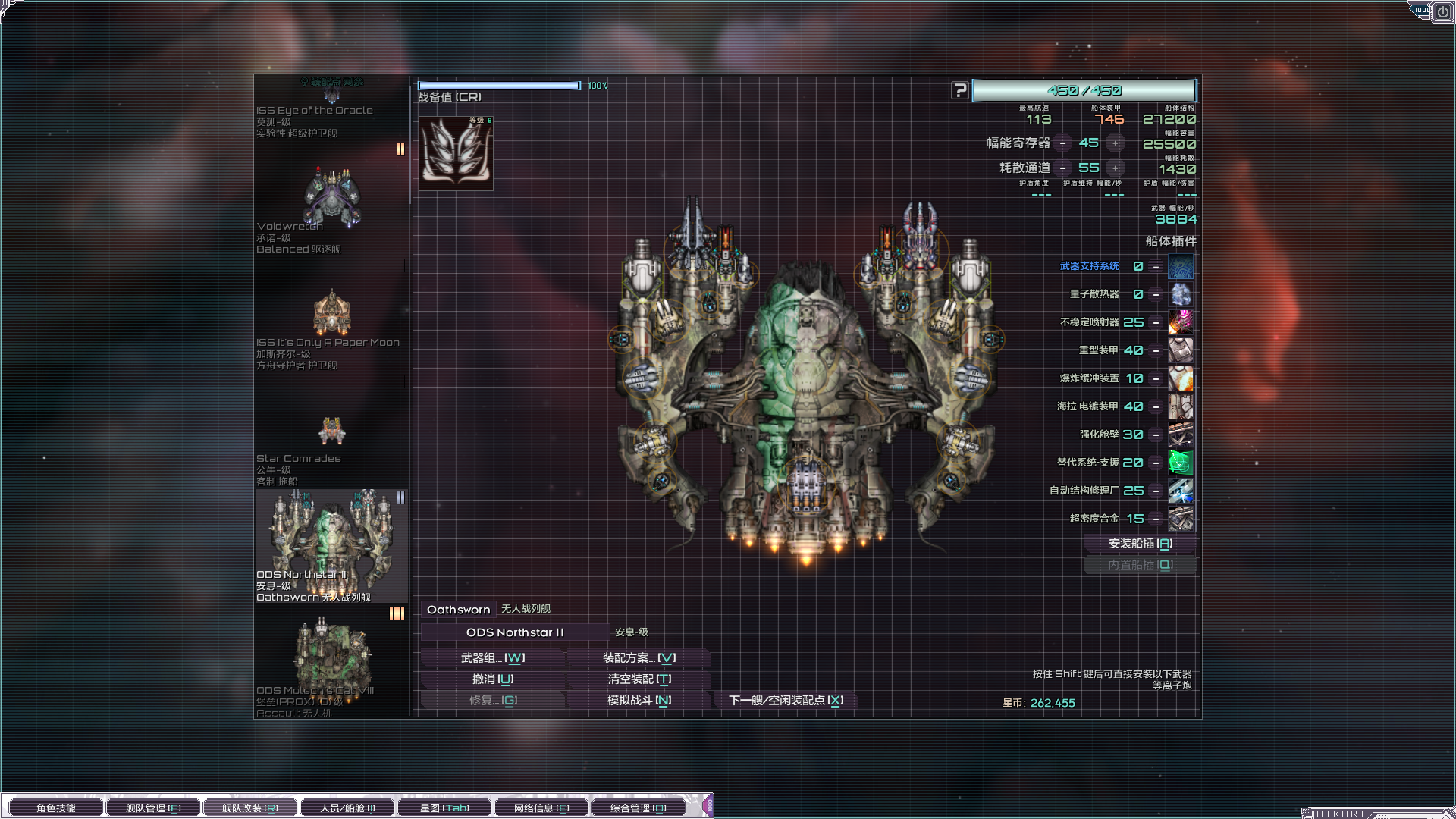Screen dimensions: 1456x819
Task: Open the 装配方案 loadout variants button
Action: point(639,658)
